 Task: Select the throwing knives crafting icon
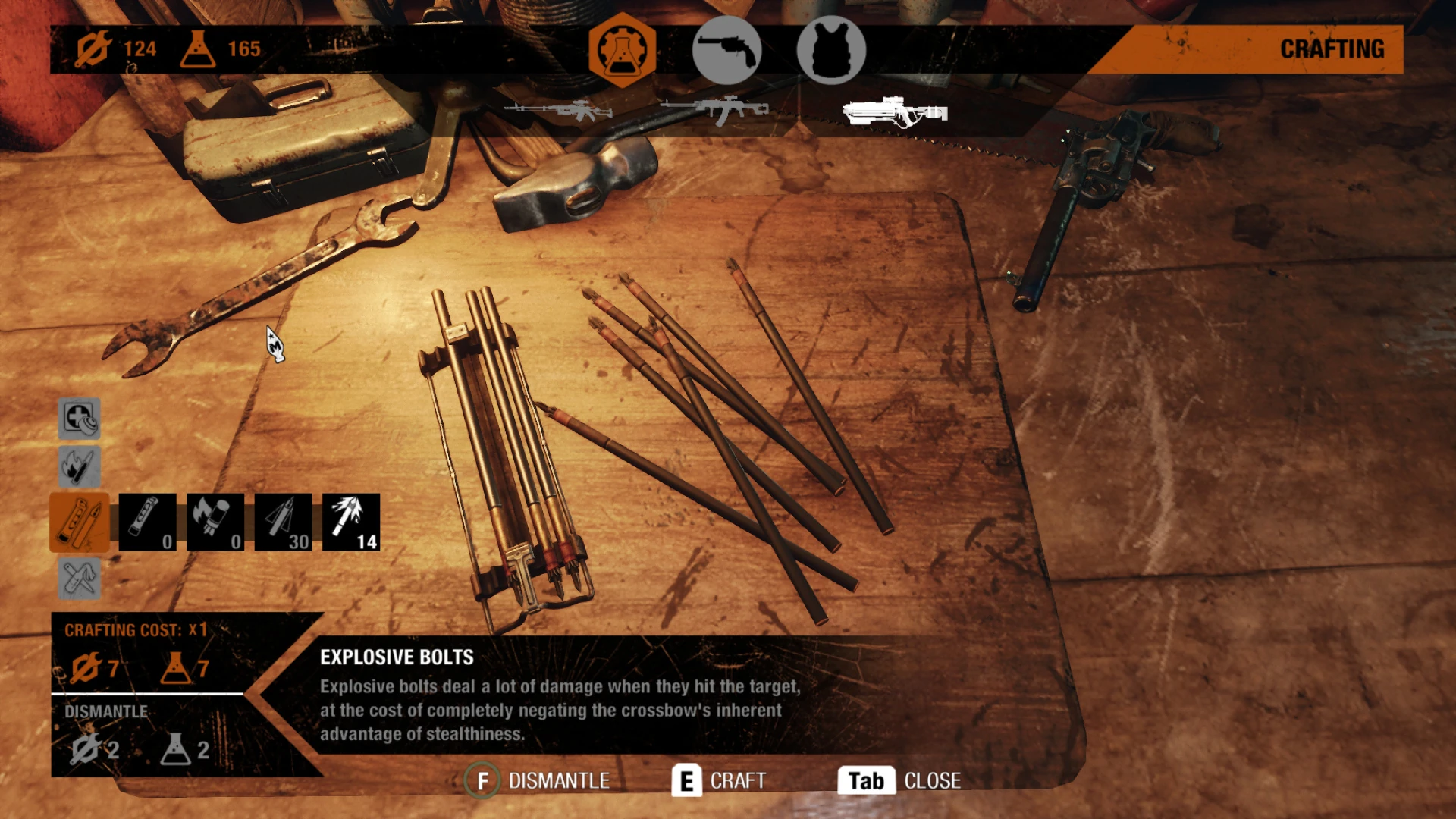pos(80,576)
